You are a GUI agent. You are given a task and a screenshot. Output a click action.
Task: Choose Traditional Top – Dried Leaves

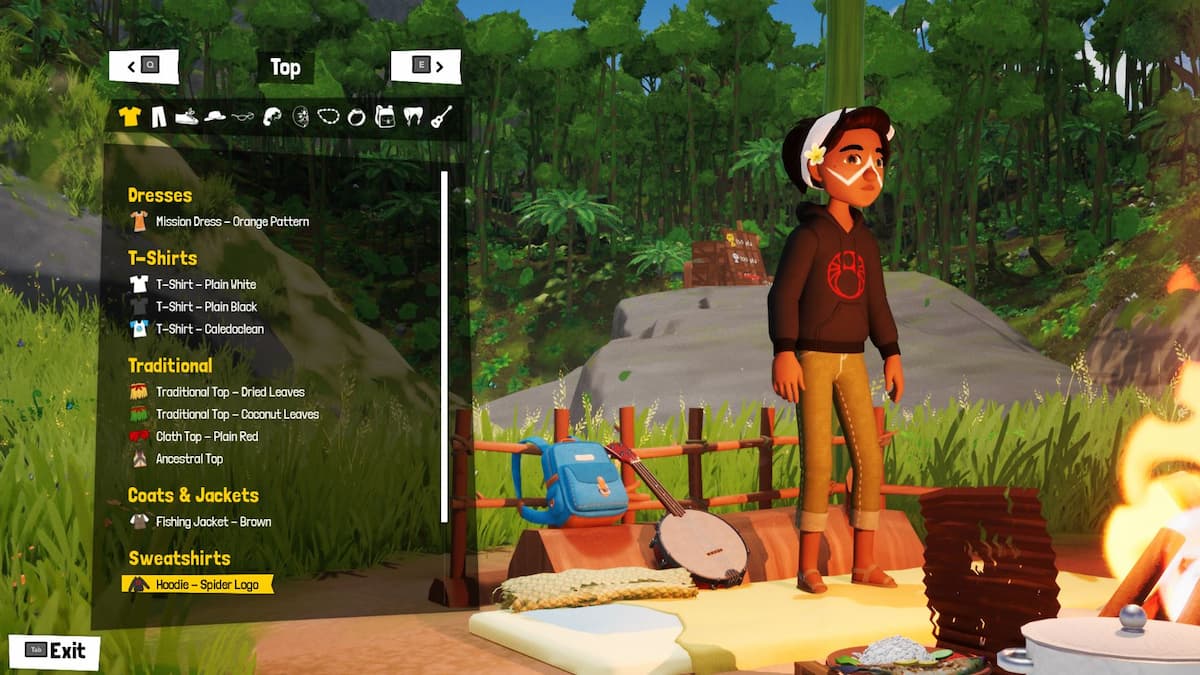coord(229,392)
